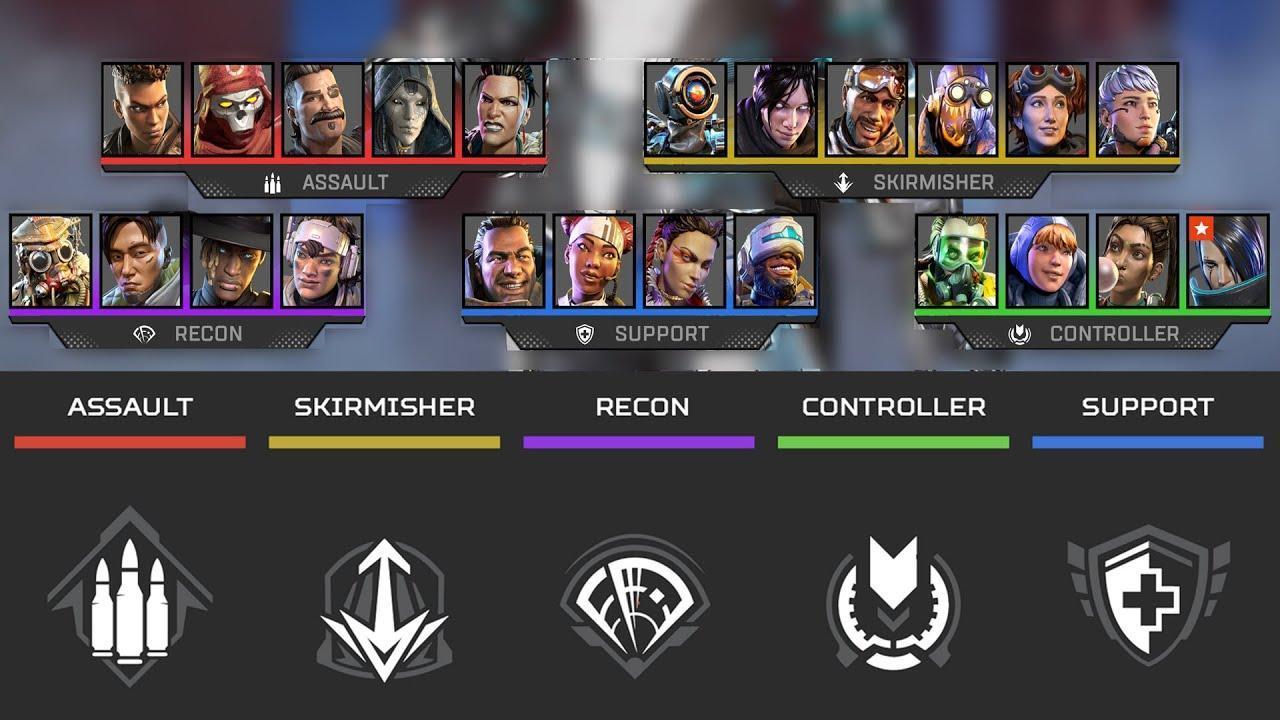The height and width of the screenshot is (720, 1280).
Task: Choose the Revenant skull-faced legend portrait
Action: coord(232,110)
